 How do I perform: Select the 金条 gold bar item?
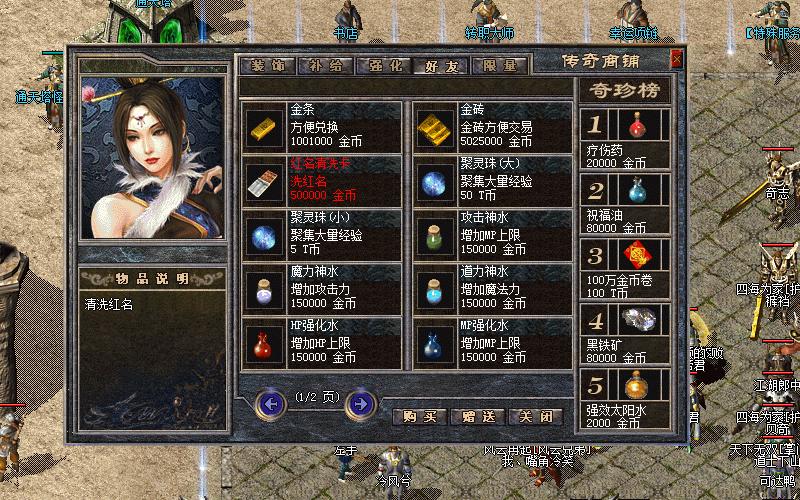click(263, 127)
